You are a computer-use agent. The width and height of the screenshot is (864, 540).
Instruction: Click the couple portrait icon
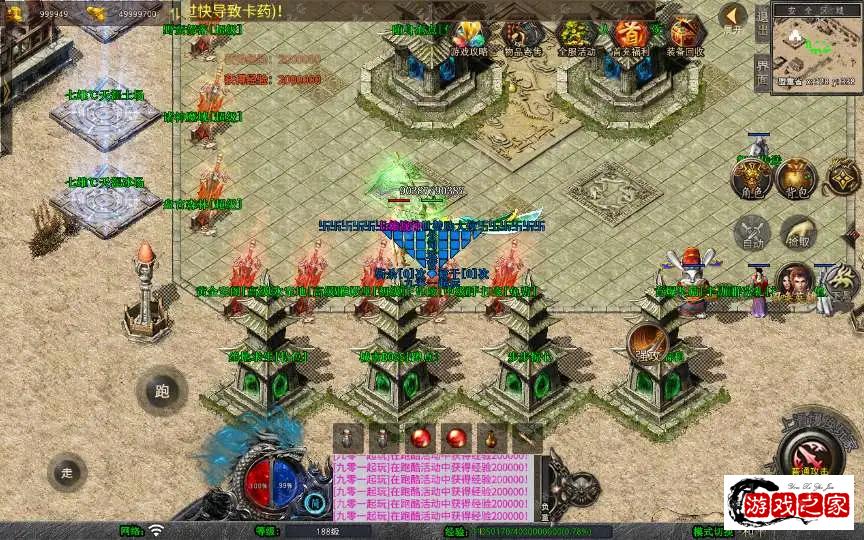(793, 281)
